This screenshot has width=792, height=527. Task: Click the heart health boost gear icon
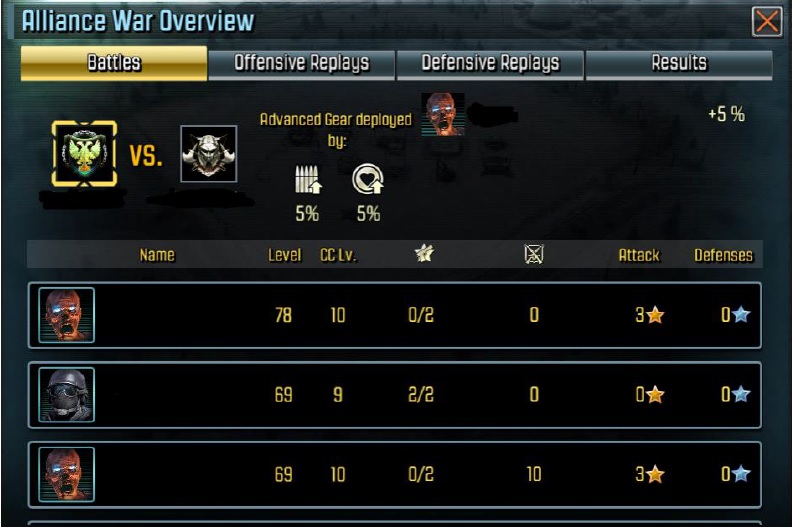[367, 180]
